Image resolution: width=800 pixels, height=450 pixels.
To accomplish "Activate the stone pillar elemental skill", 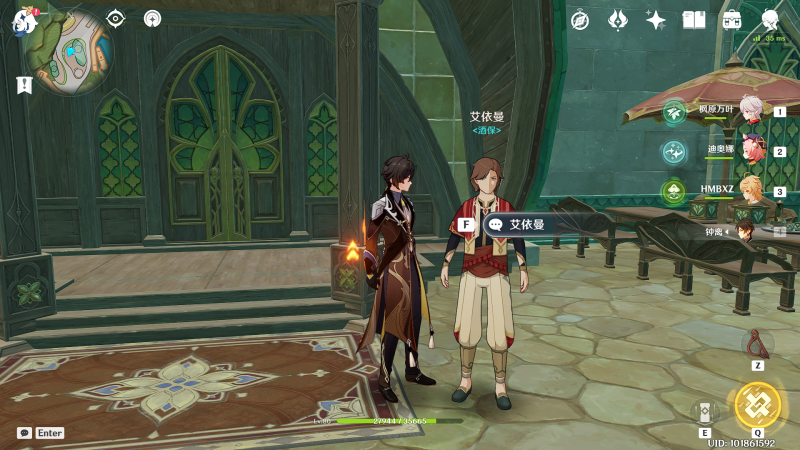I will (705, 411).
